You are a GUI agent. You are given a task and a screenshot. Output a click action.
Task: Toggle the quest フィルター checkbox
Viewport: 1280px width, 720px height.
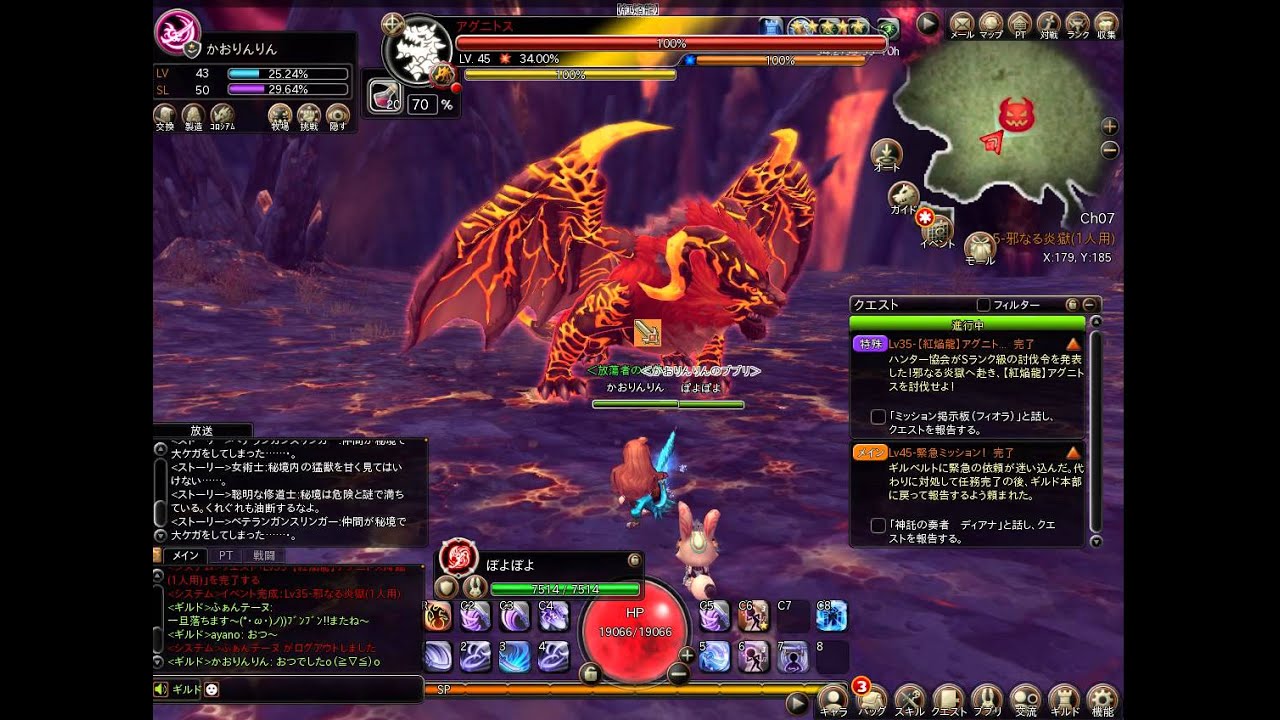(983, 304)
